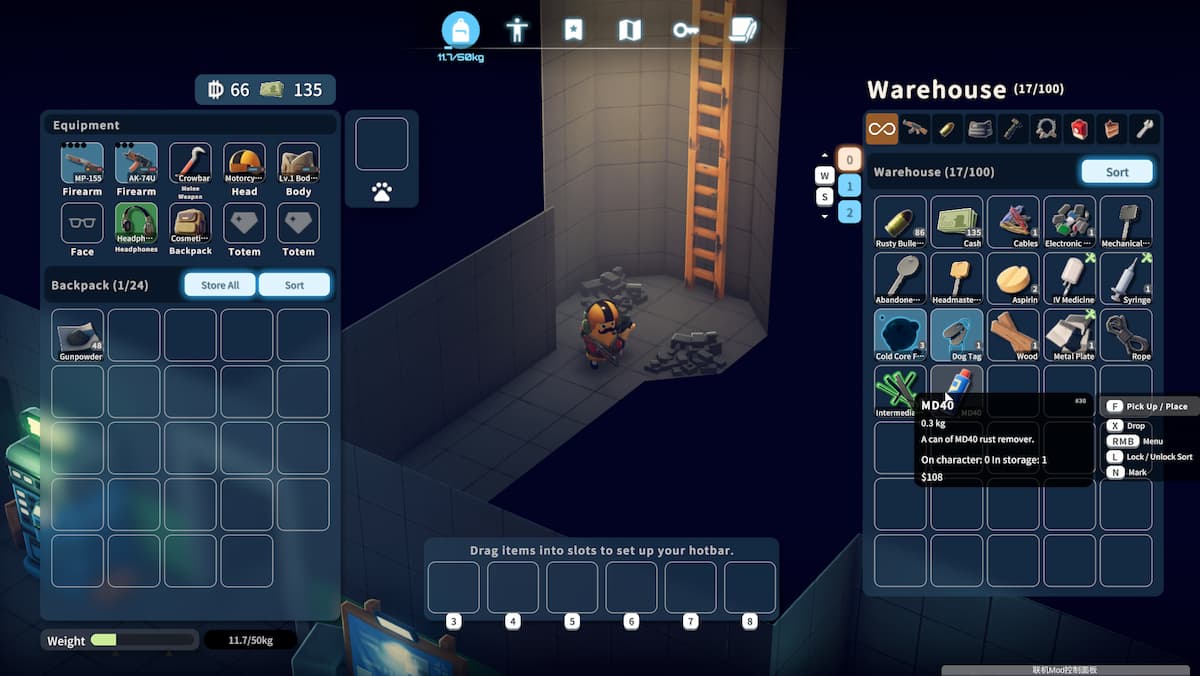1200x676 pixels.
Task: Open the character tab in top bar
Action: tap(517, 30)
